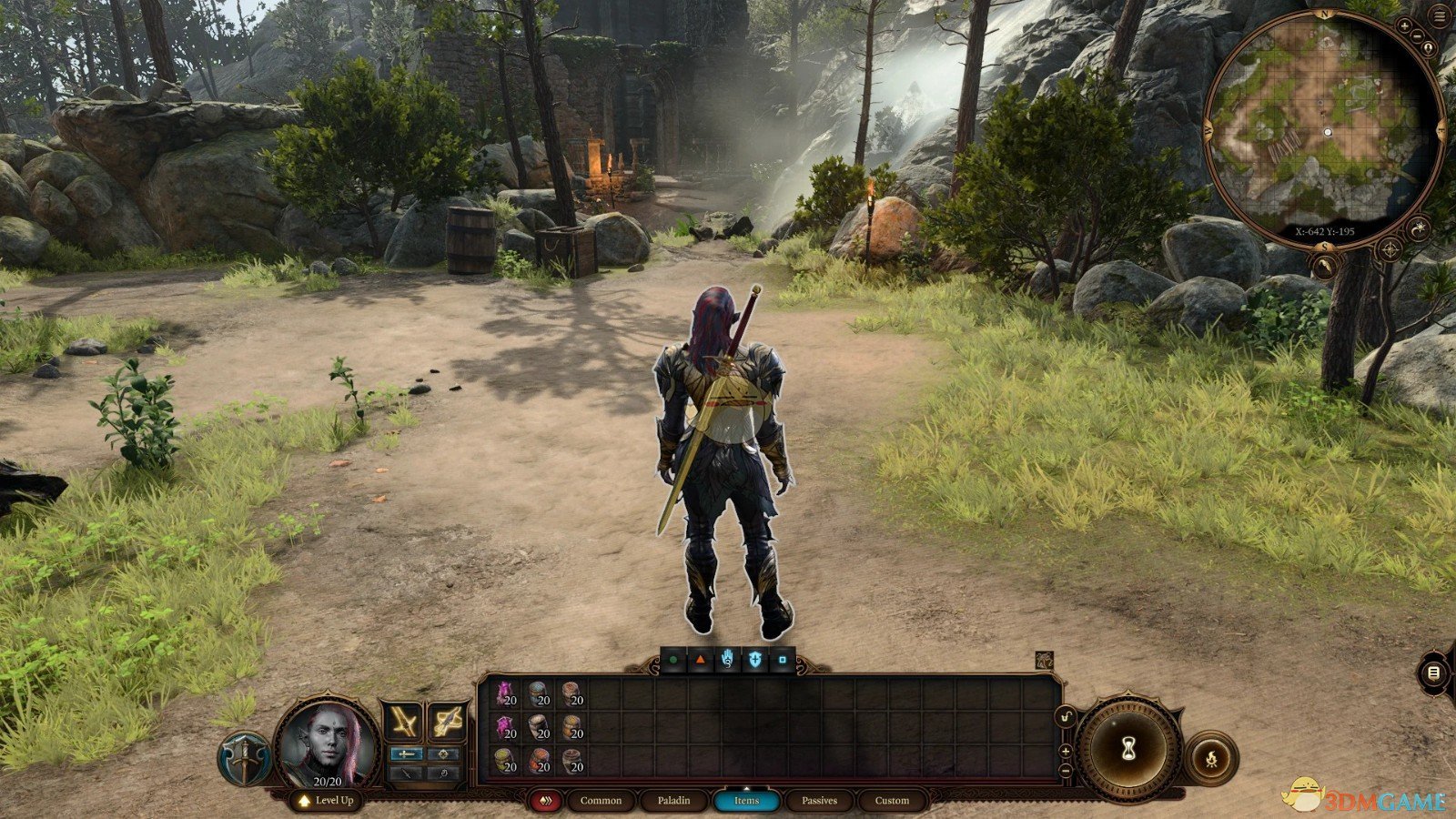Click the red double-arrow hotbar button
Viewport: 1456px width, 819px height.
[546, 801]
